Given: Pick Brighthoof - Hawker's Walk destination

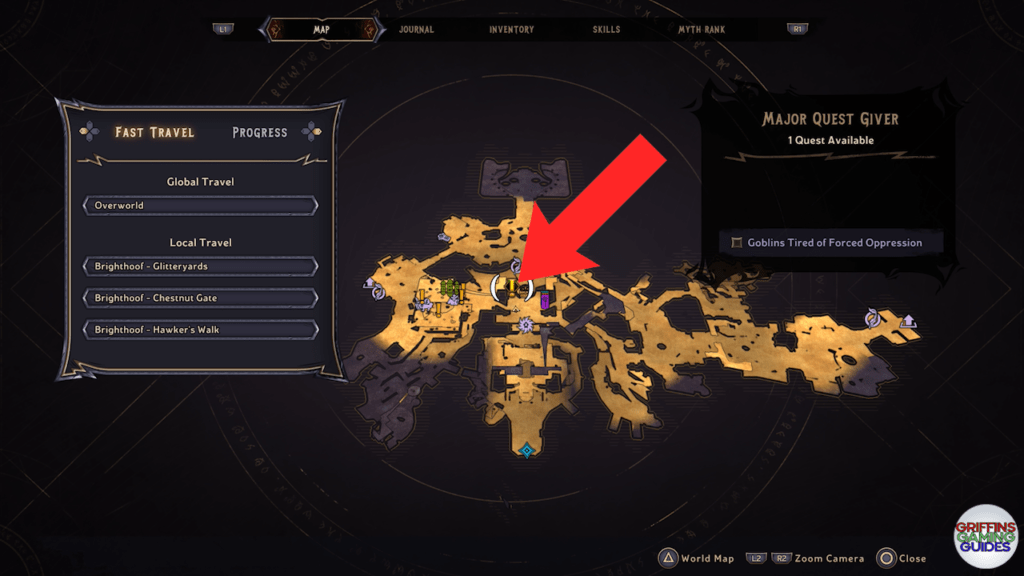Looking at the screenshot, I should click(201, 329).
